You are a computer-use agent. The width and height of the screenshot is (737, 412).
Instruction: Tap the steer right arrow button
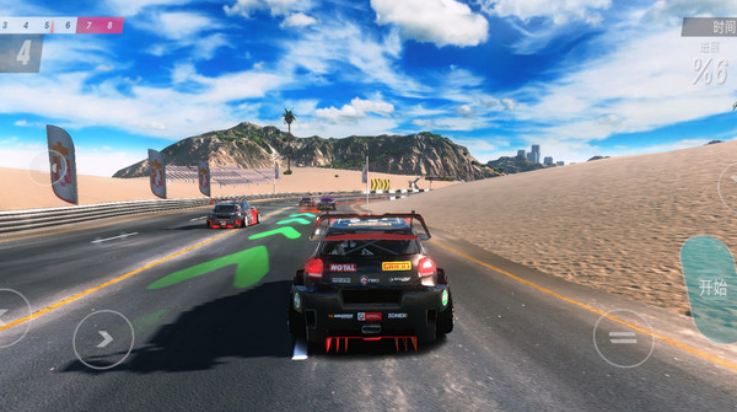click(103, 339)
